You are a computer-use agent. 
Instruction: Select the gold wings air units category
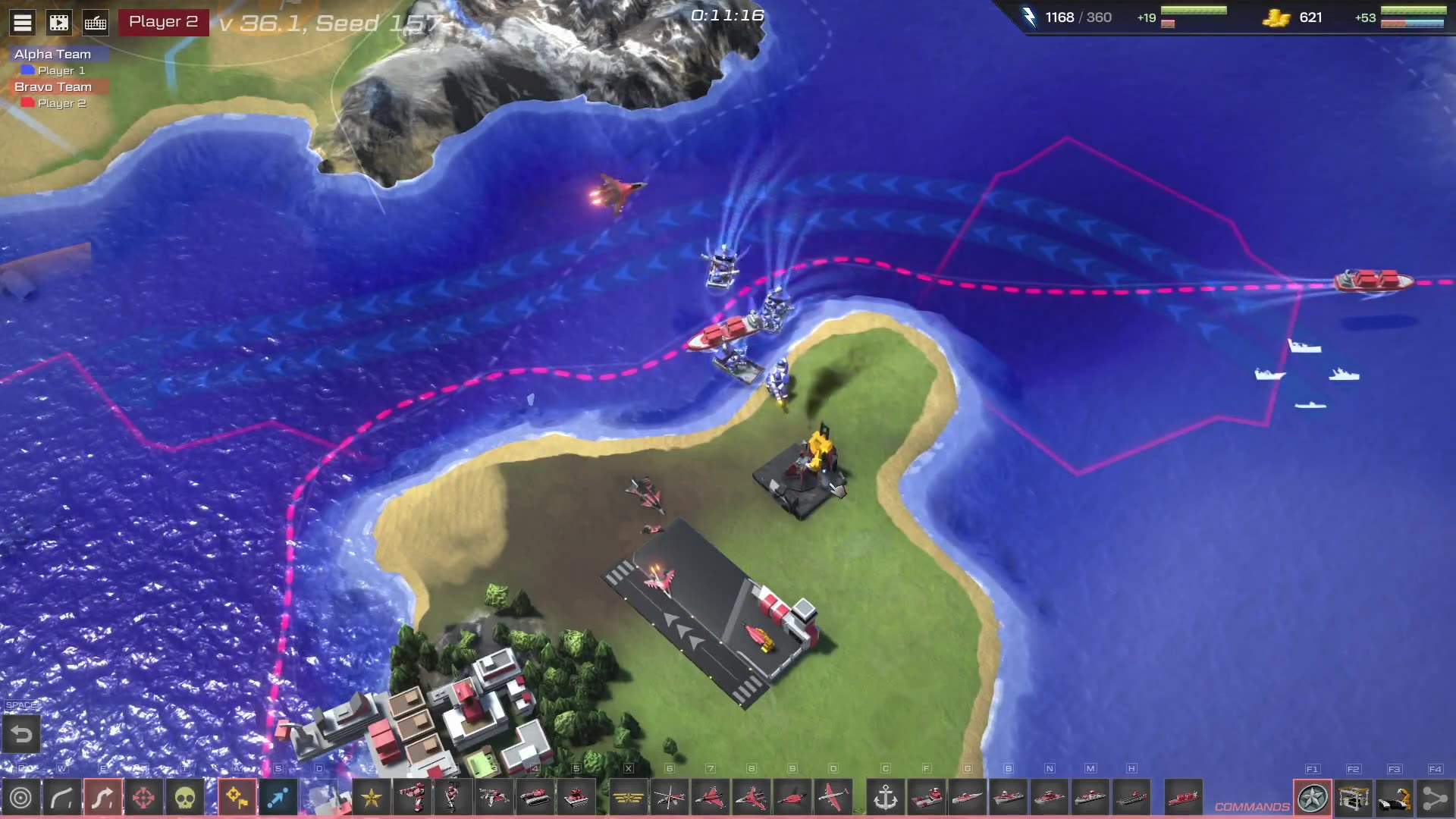pos(628,798)
